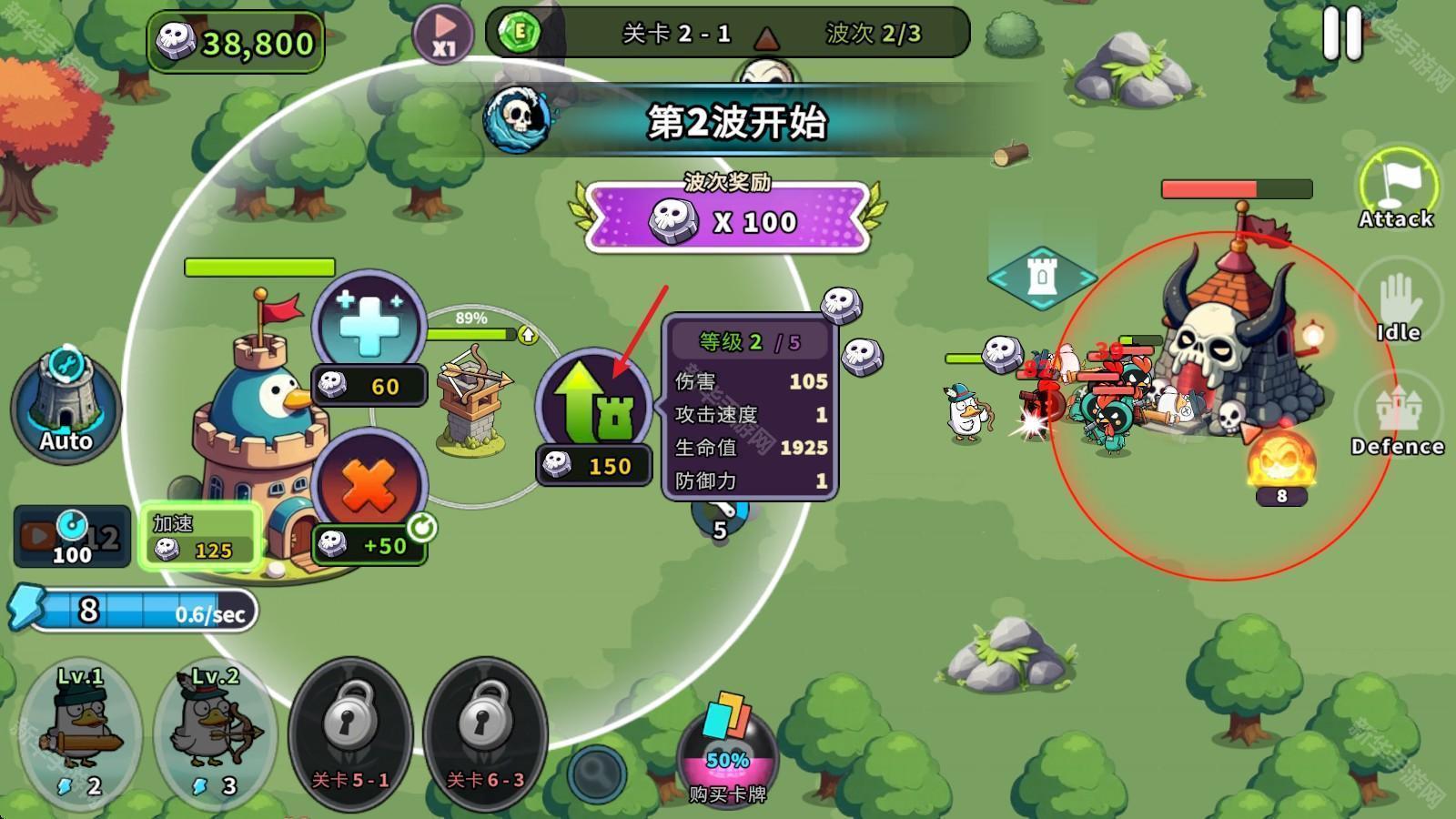Switch units to Defence stance
This screenshot has height=819, width=1456.
pyautogui.click(x=1398, y=419)
